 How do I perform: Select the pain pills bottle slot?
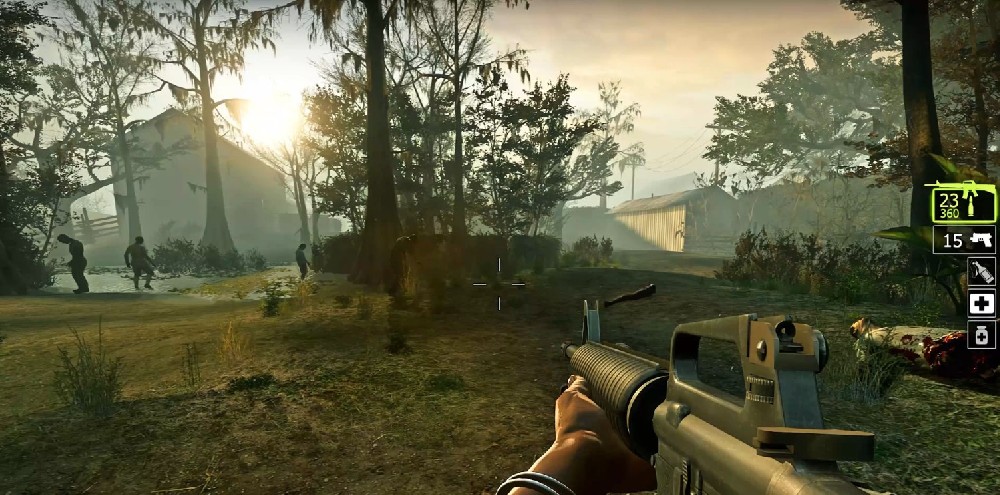point(981,334)
